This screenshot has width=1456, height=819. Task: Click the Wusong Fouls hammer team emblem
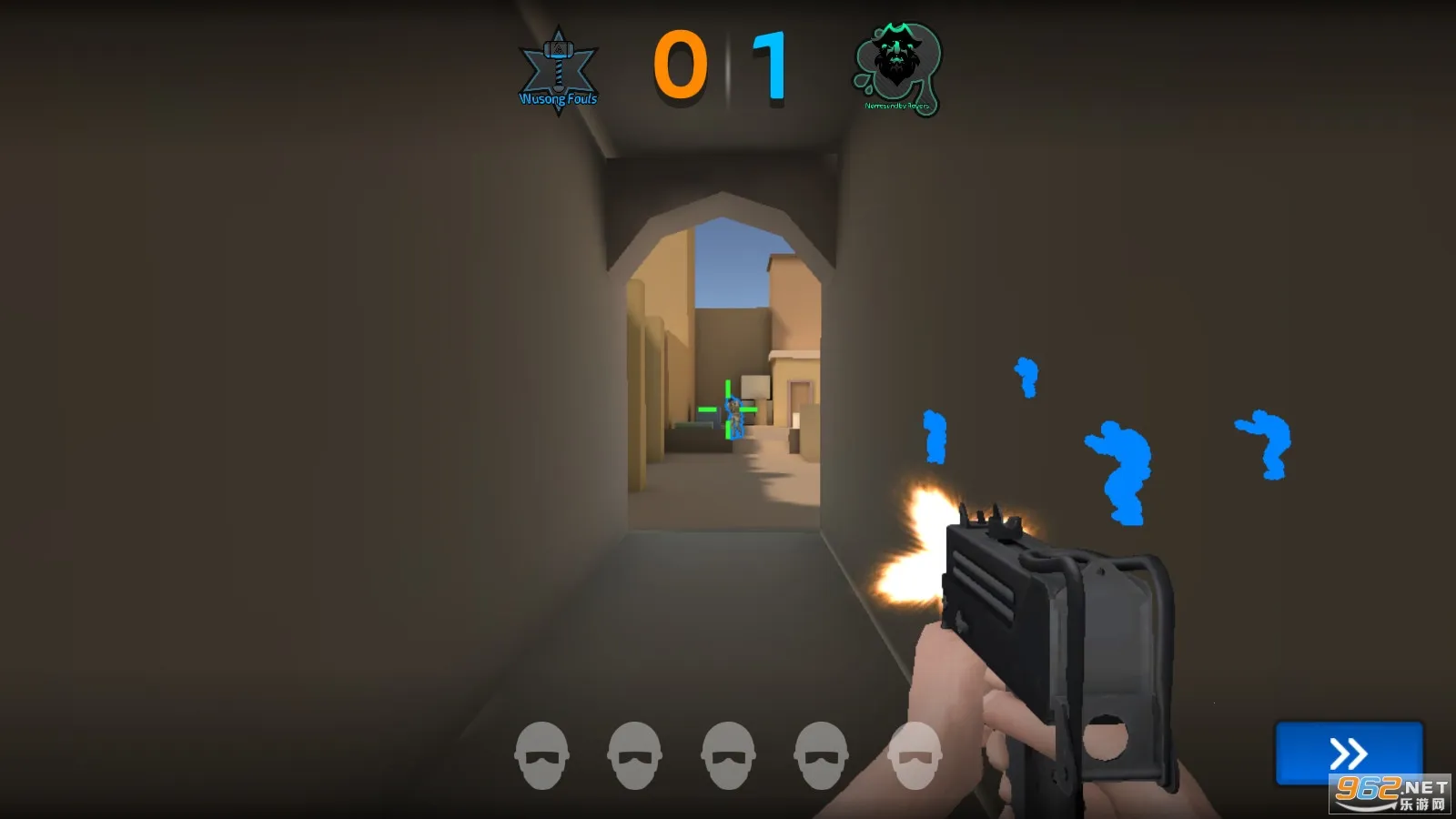click(558, 64)
